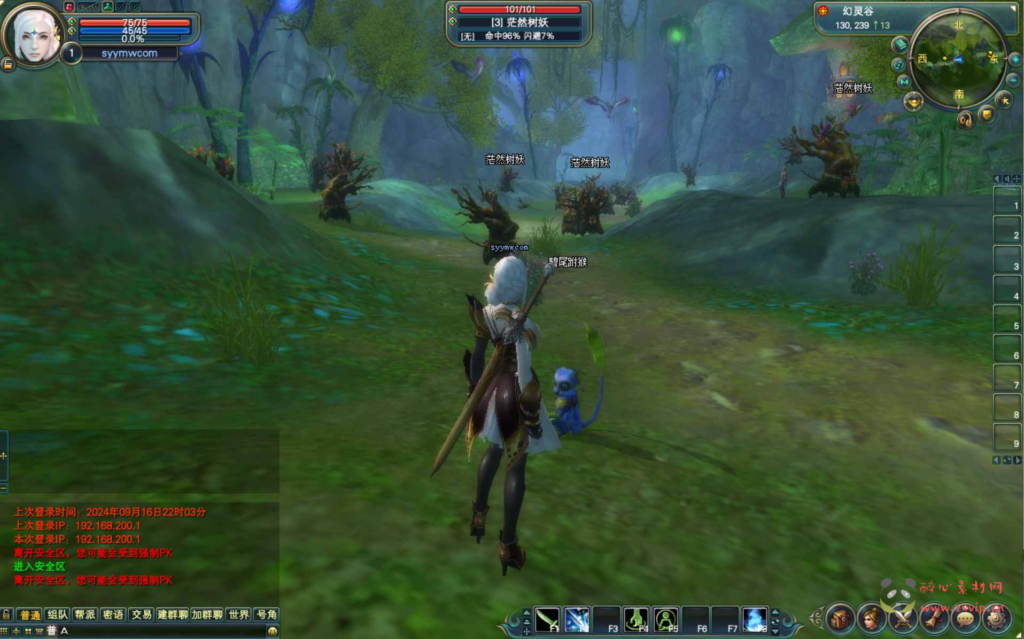
Task: Open the chat emoji smiley picker
Action: point(272,631)
